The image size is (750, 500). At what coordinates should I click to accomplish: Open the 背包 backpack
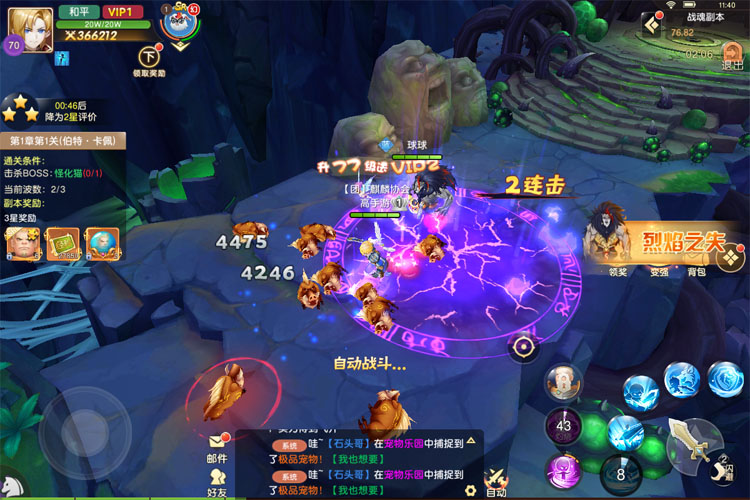coord(695,271)
